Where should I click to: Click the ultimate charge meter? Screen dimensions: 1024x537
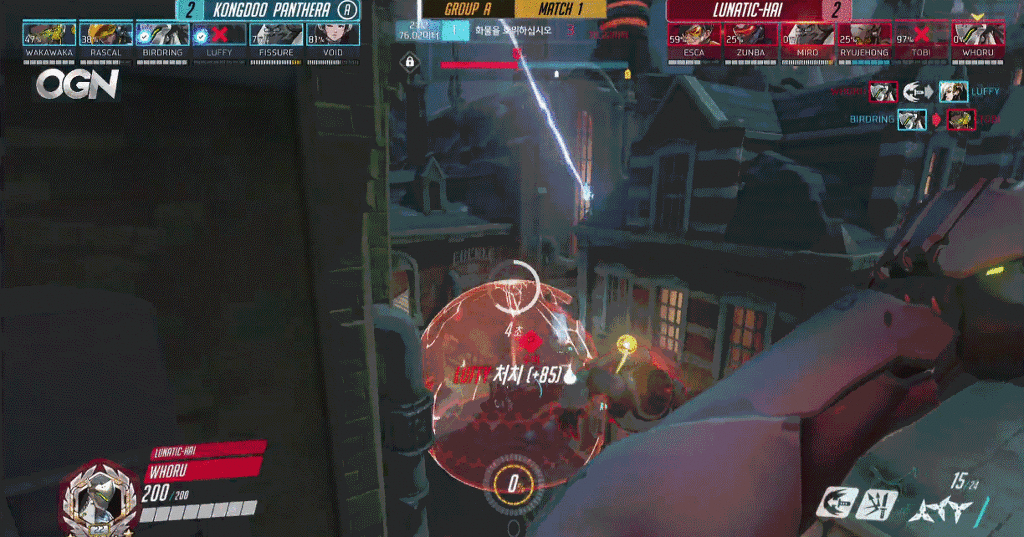point(512,484)
